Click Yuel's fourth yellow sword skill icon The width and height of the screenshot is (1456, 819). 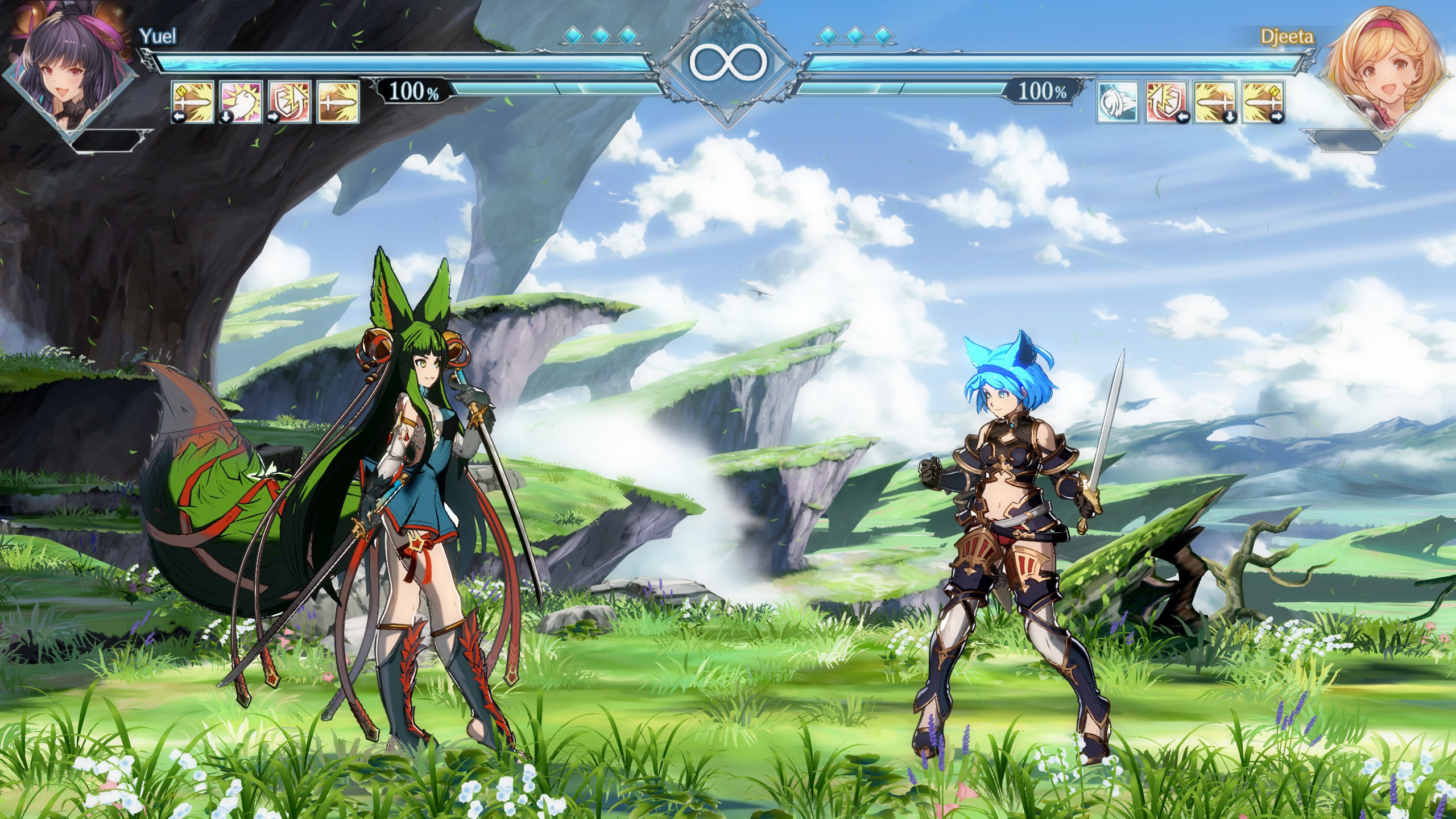click(337, 102)
